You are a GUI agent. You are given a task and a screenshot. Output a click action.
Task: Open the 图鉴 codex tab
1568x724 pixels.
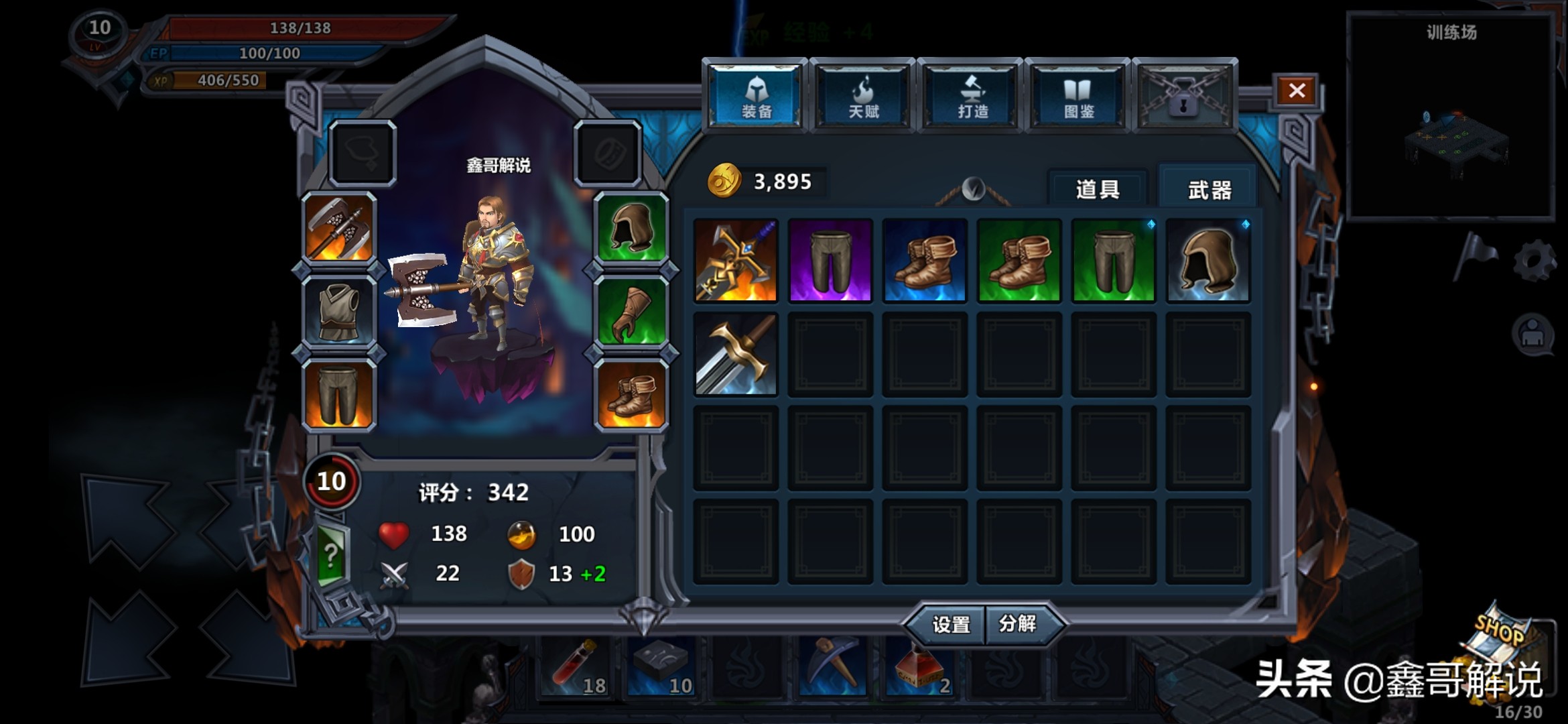click(1078, 97)
